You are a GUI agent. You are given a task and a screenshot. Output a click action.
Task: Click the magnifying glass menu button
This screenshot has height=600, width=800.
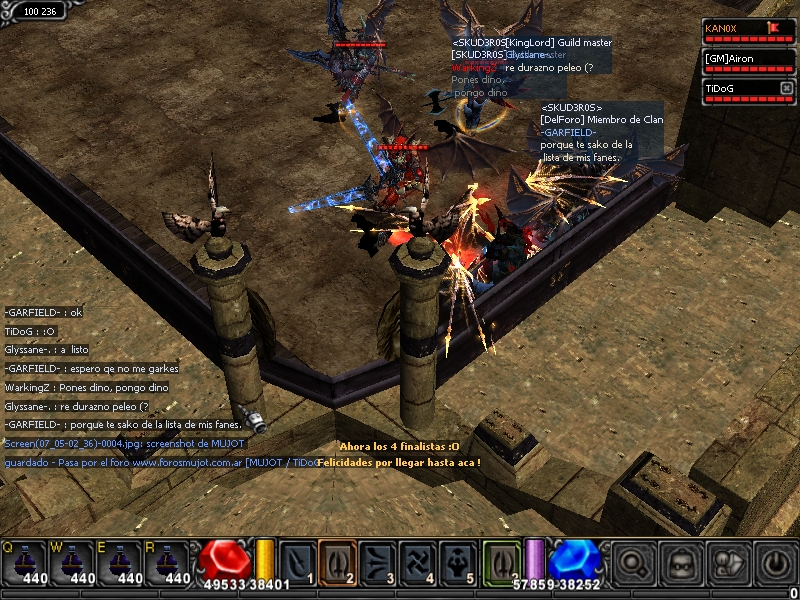coord(633,564)
